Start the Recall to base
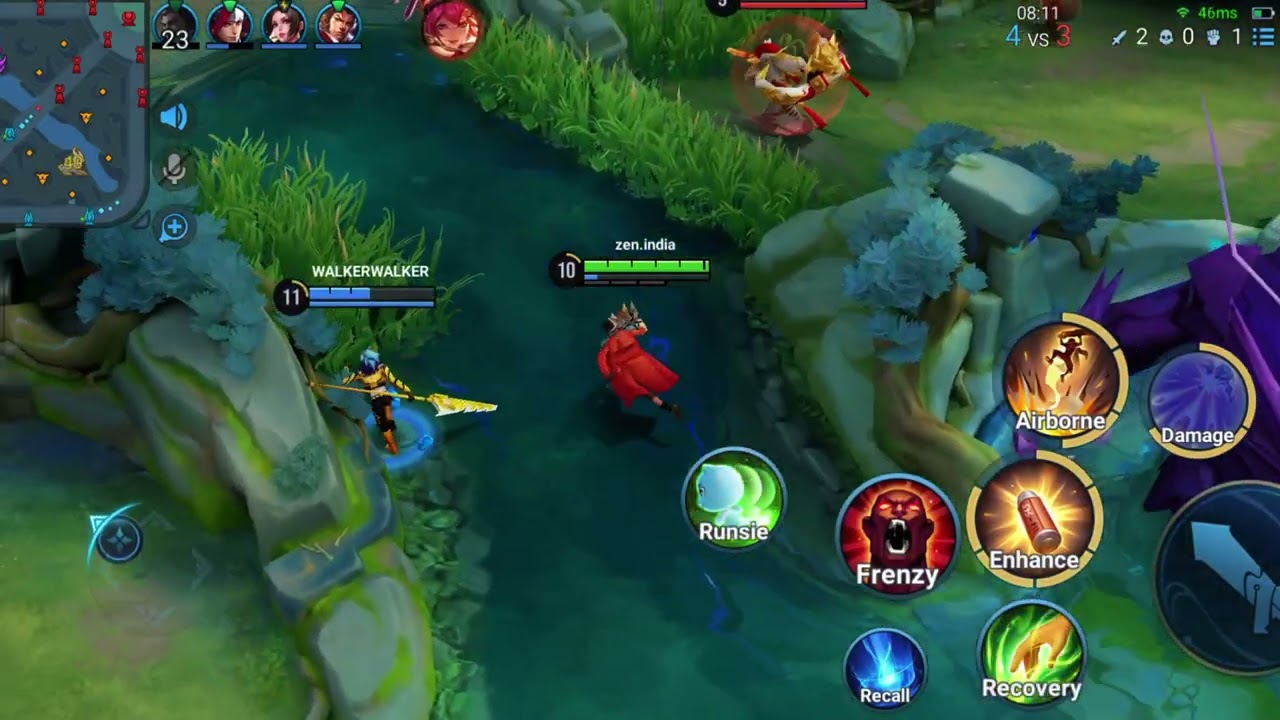 (x=885, y=668)
